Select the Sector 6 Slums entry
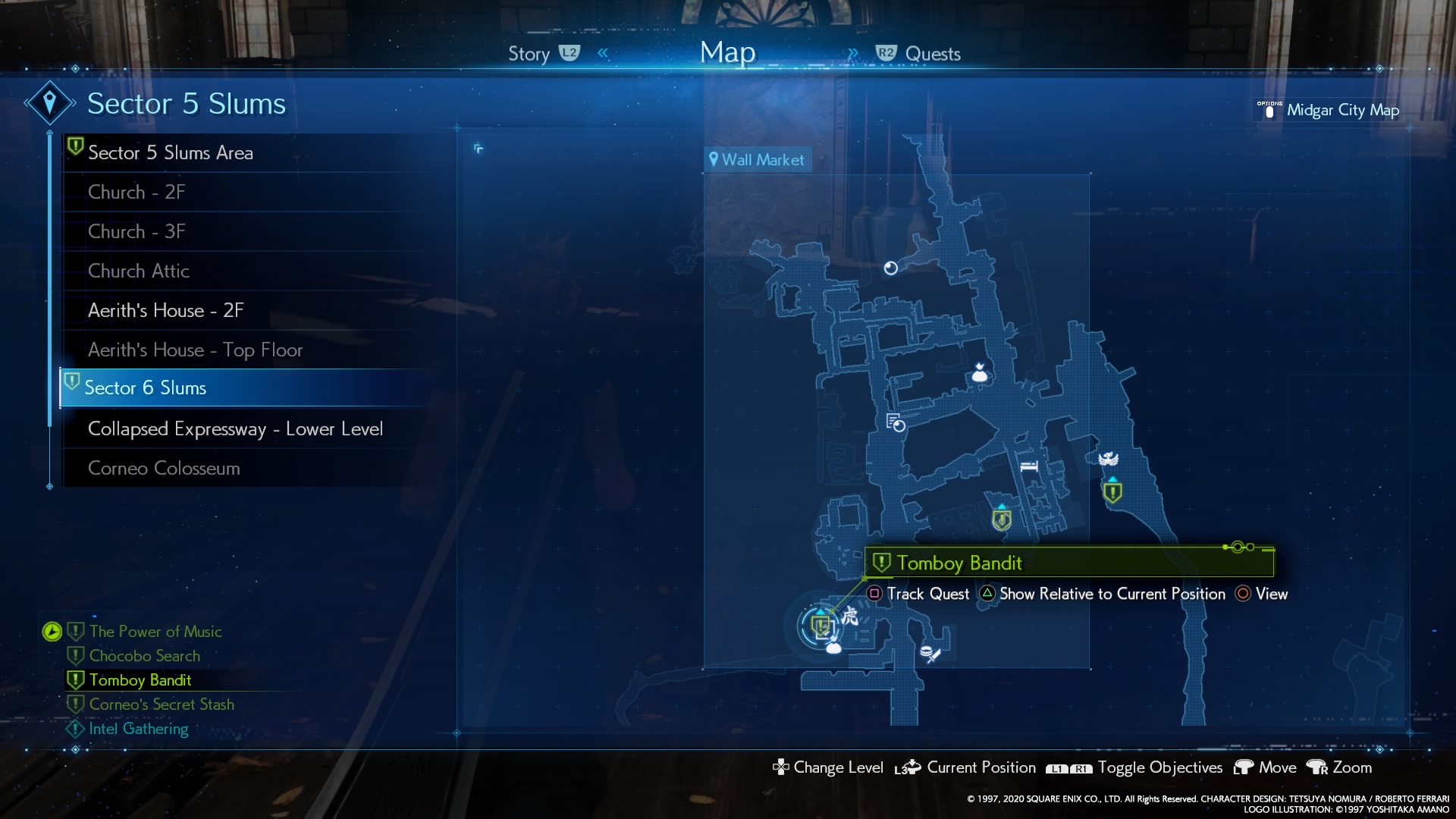1456x819 pixels. (x=145, y=388)
